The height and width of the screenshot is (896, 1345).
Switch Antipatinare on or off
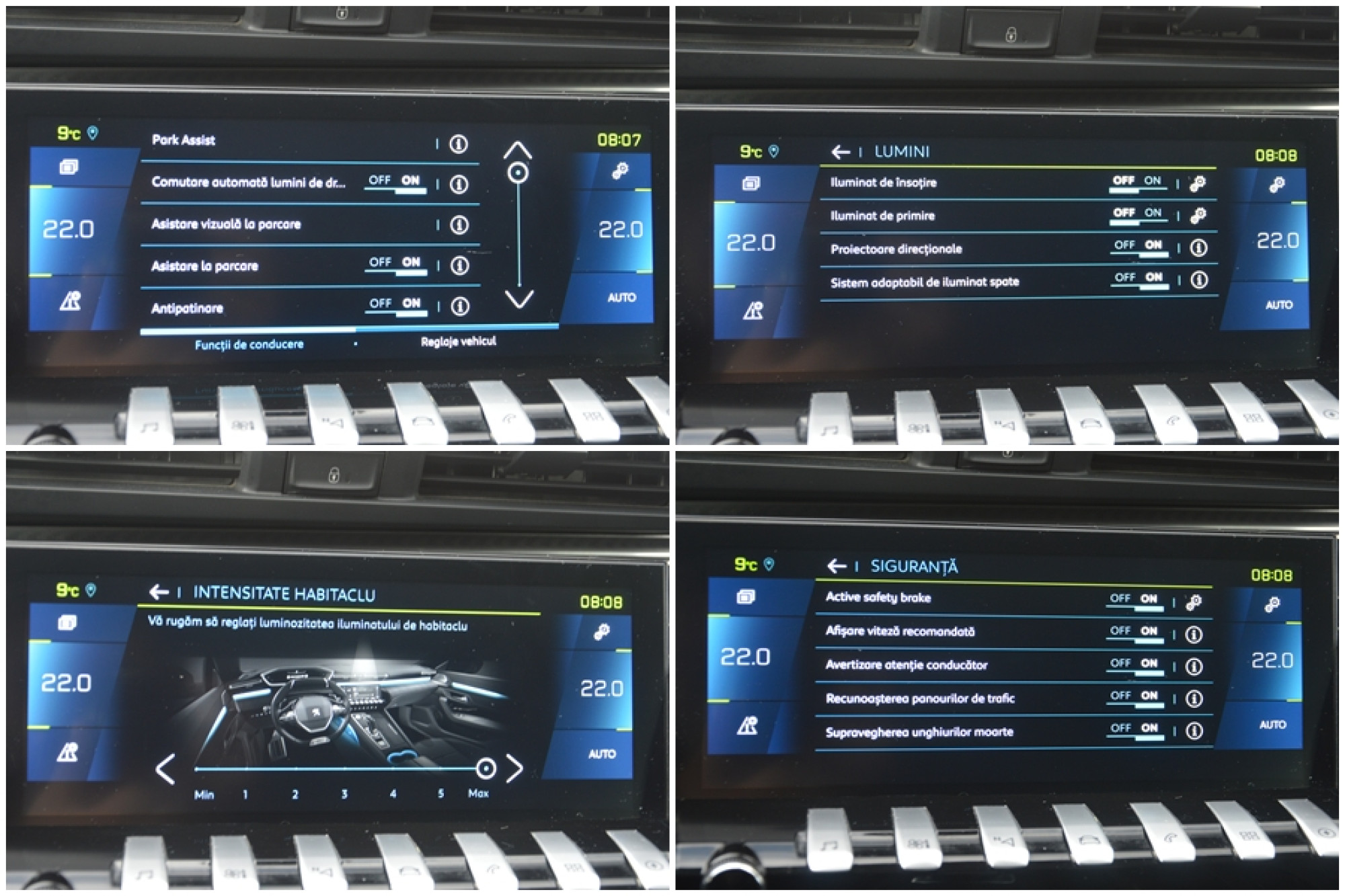click(x=395, y=304)
